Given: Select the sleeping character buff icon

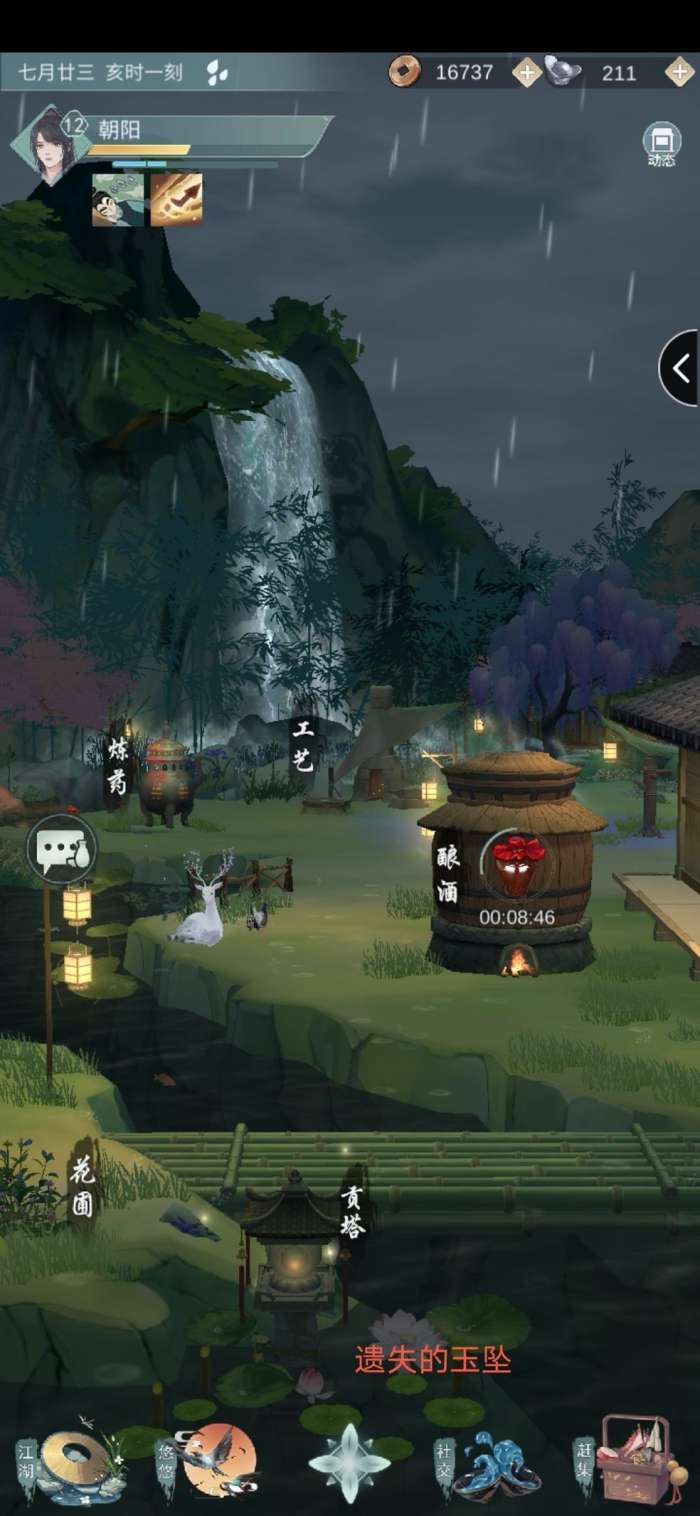Looking at the screenshot, I should 118,199.
